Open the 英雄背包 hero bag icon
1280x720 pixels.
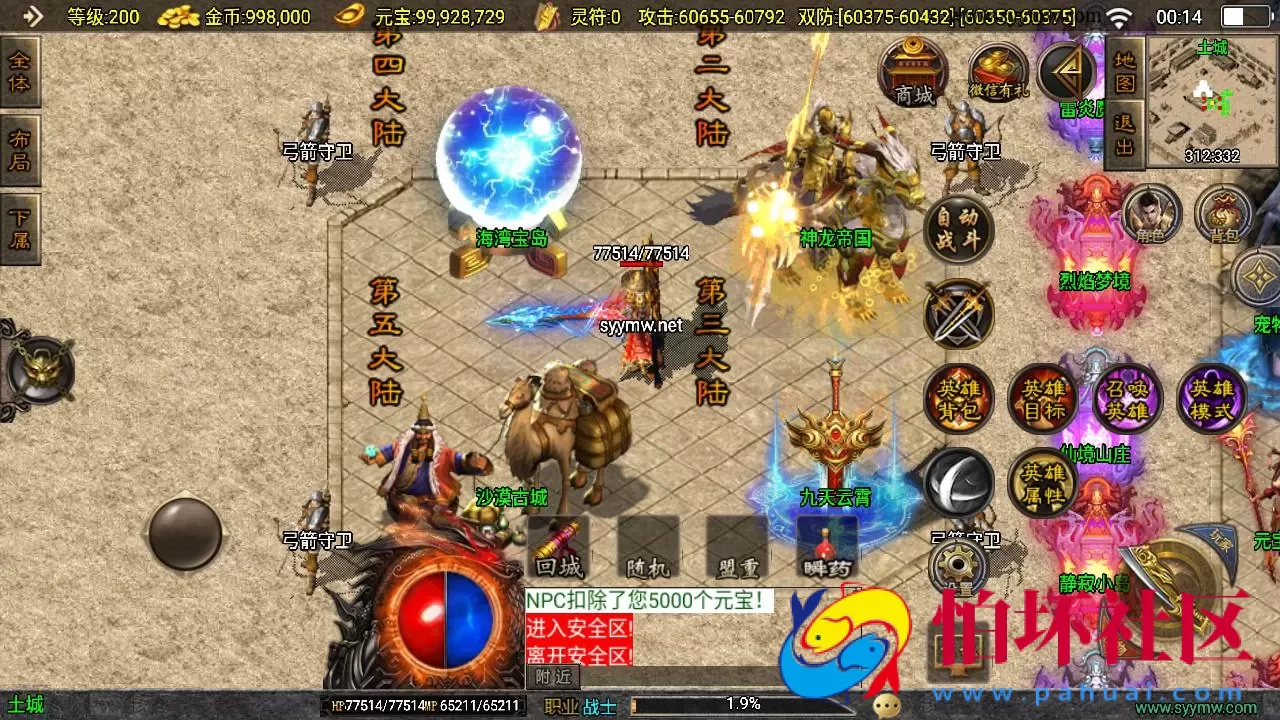(x=957, y=398)
